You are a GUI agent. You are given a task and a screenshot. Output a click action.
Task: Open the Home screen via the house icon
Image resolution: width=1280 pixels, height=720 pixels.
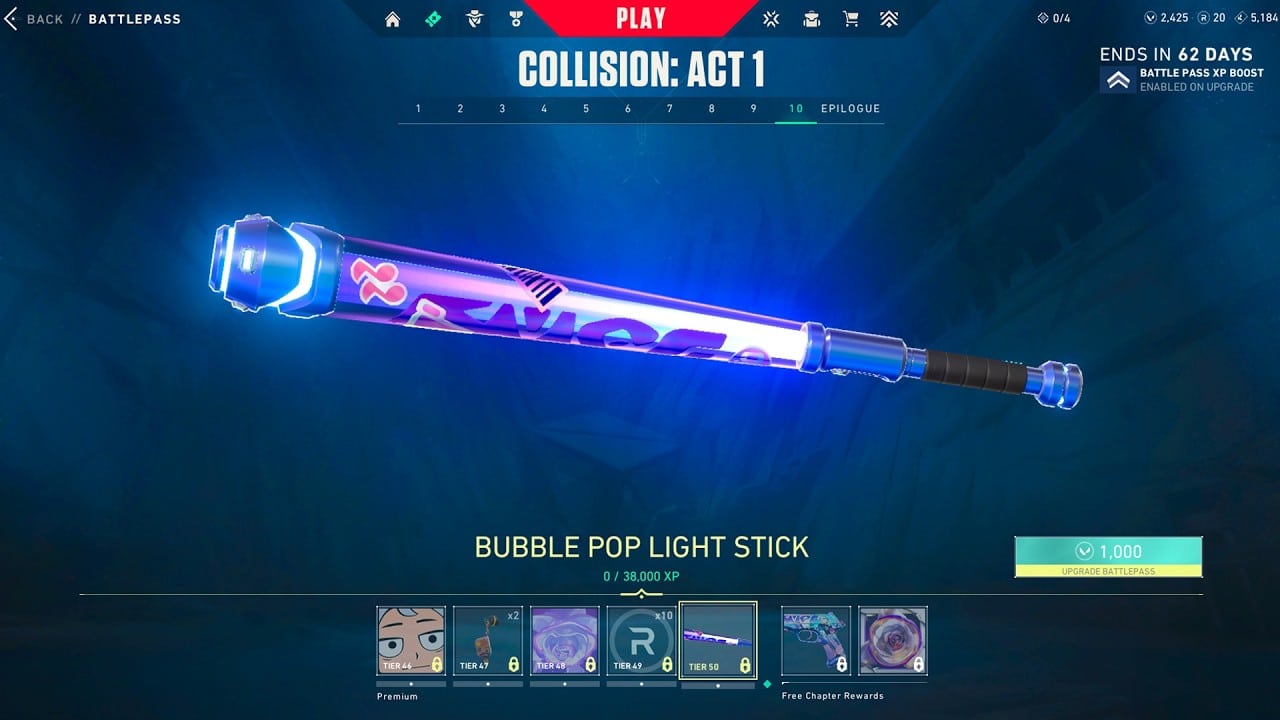(393, 18)
